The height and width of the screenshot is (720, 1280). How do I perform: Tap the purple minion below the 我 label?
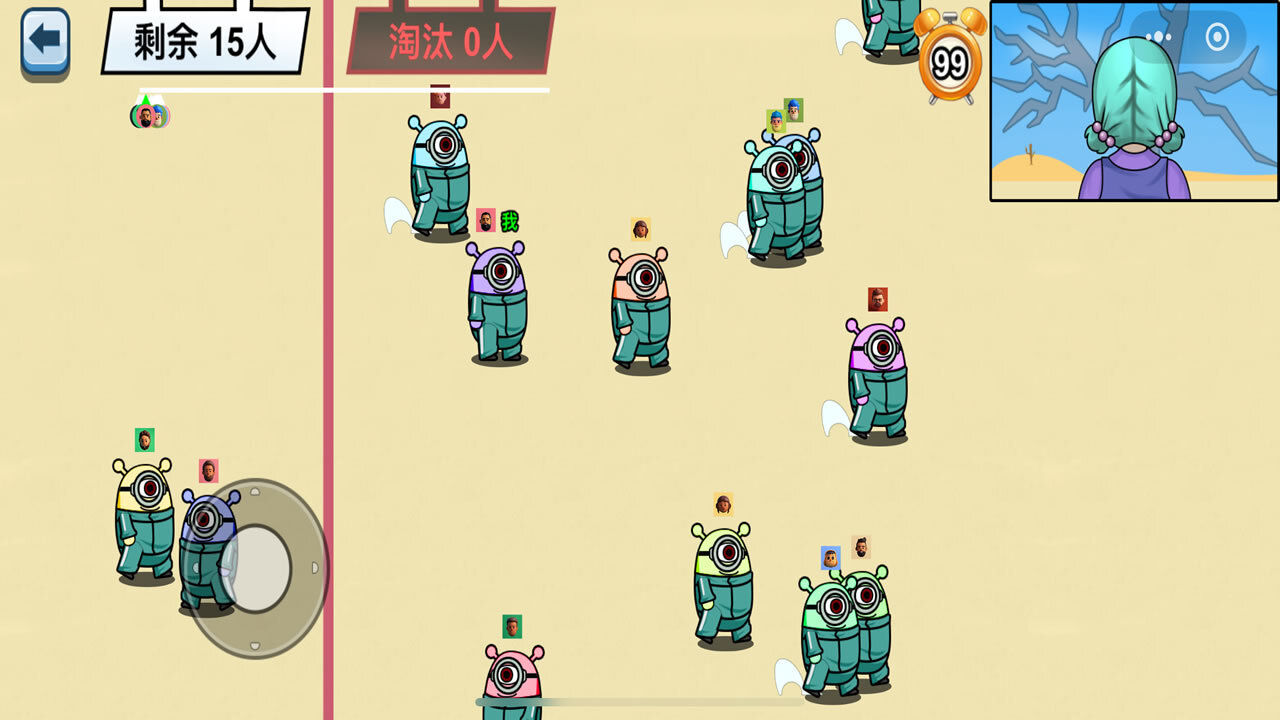[x=495, y=300]
